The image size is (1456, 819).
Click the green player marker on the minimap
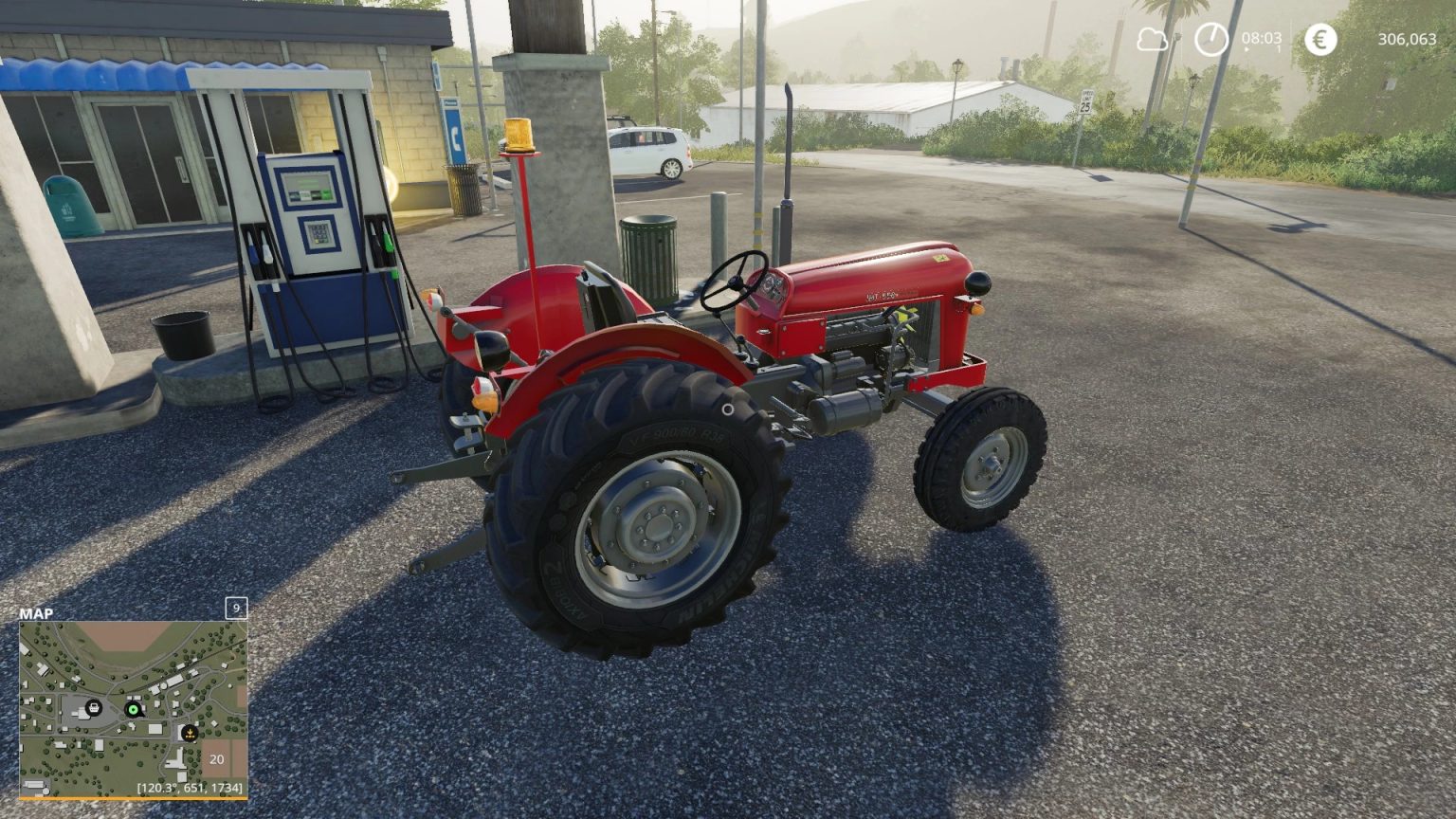click(x=133, y=709)
